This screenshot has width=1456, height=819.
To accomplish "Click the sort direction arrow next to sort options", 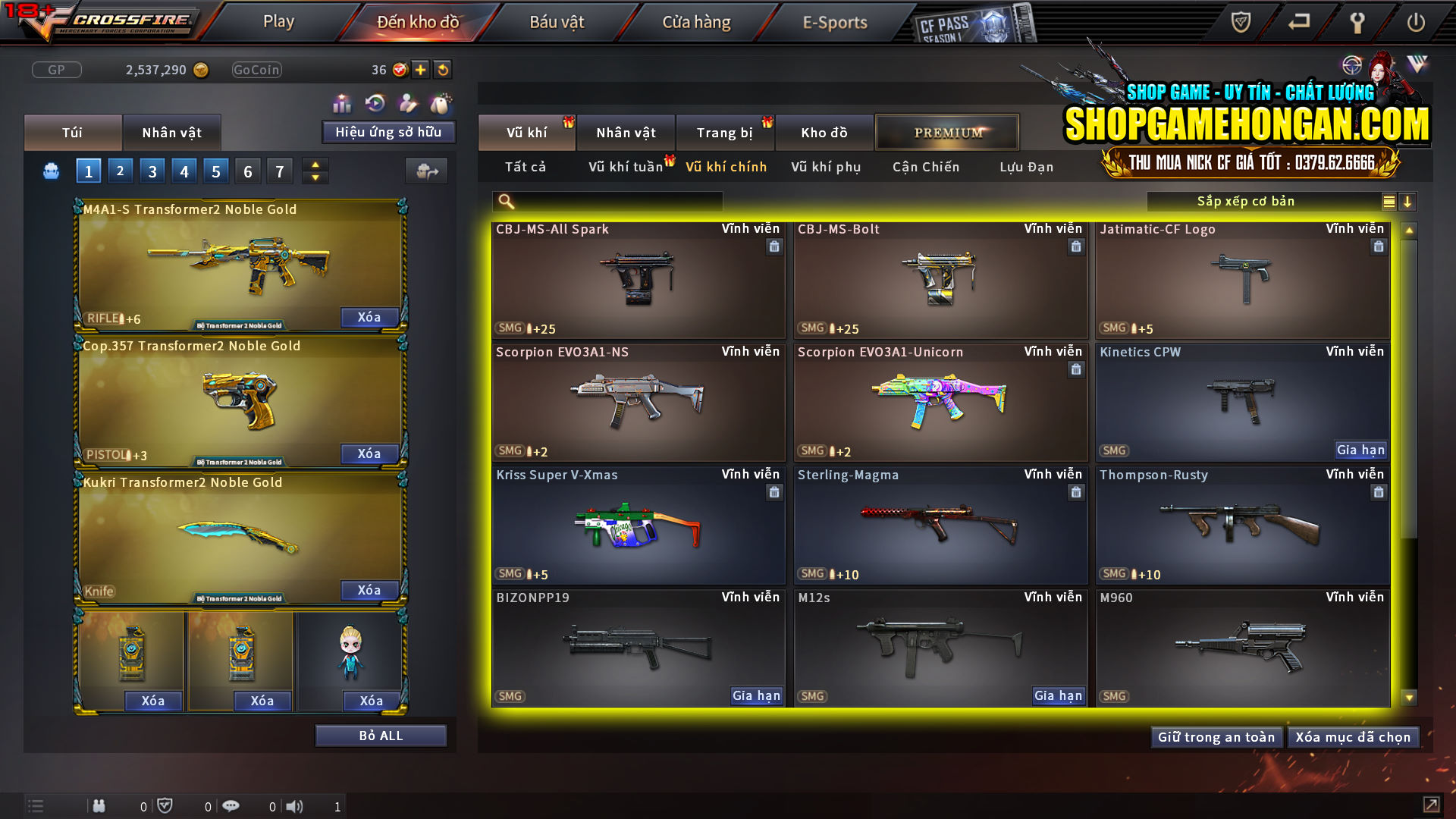I will [1408, 202].
